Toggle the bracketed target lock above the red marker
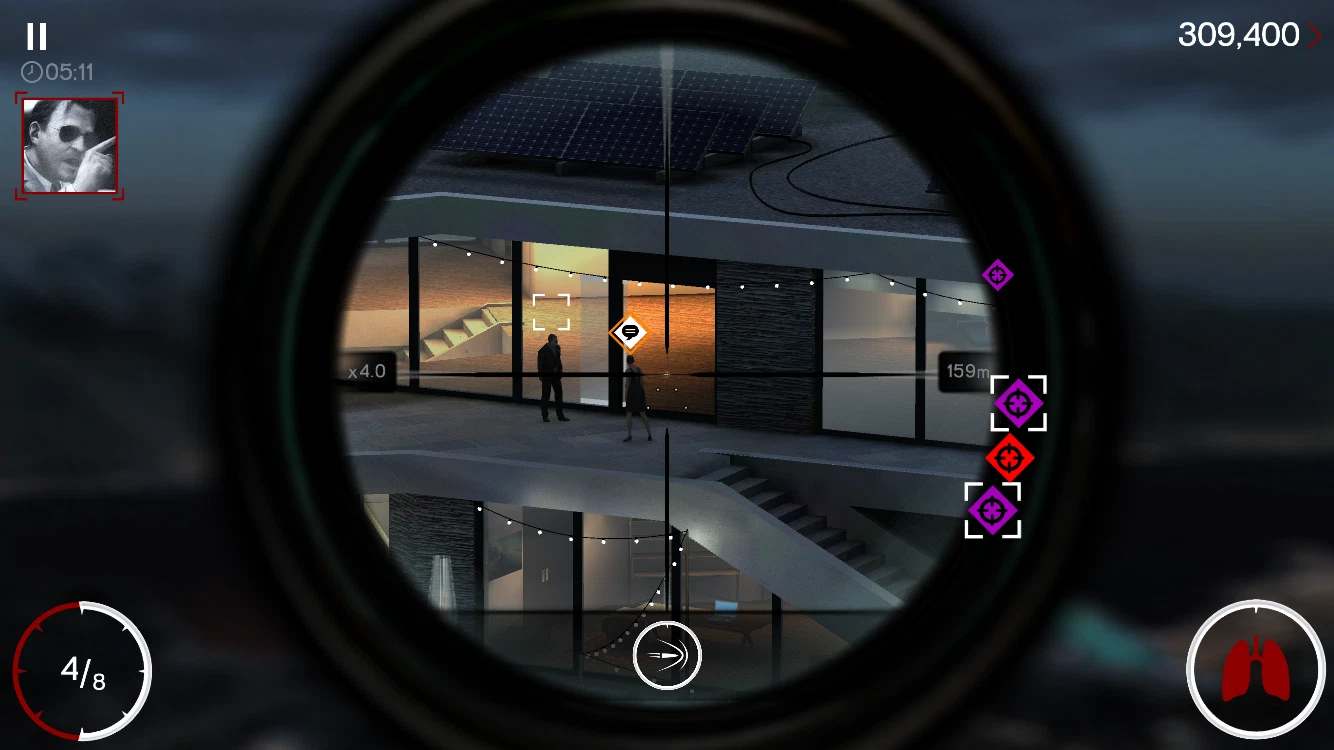 pos(1019,404)
